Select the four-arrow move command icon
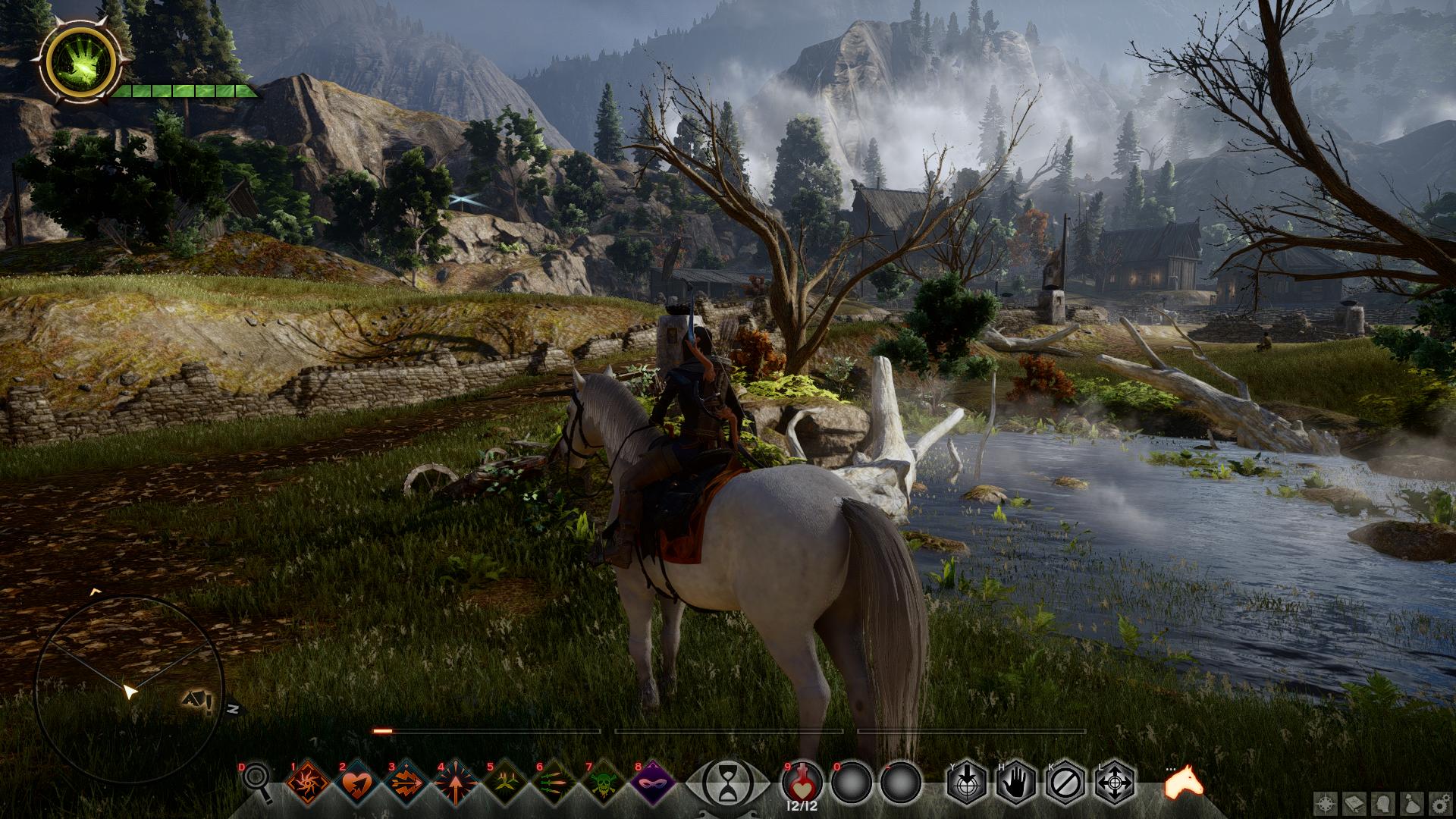The image size is (1456, 819). (1115, 782)
